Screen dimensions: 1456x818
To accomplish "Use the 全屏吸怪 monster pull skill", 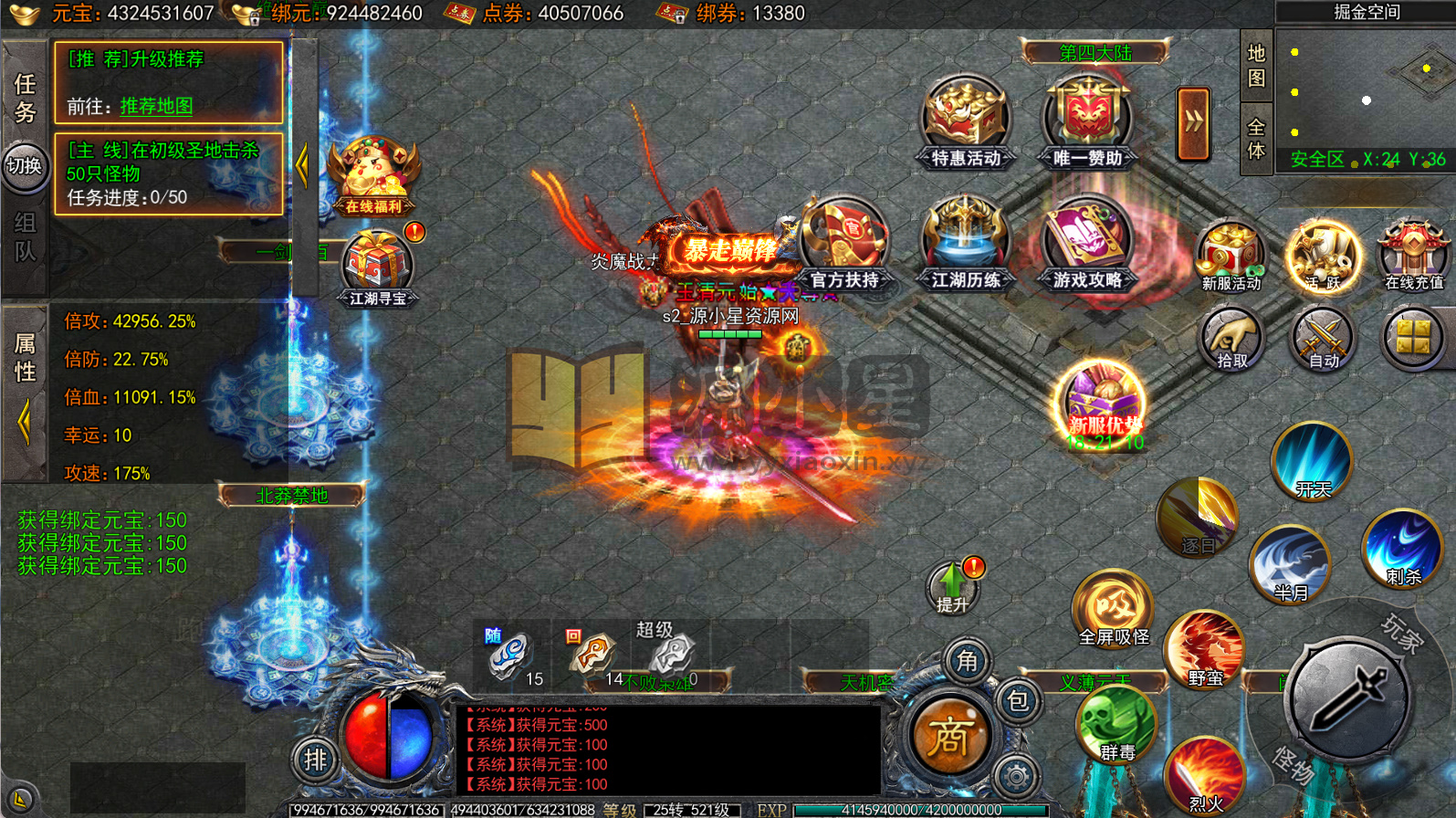I will pyautogui.click(x=1113, y=607).
